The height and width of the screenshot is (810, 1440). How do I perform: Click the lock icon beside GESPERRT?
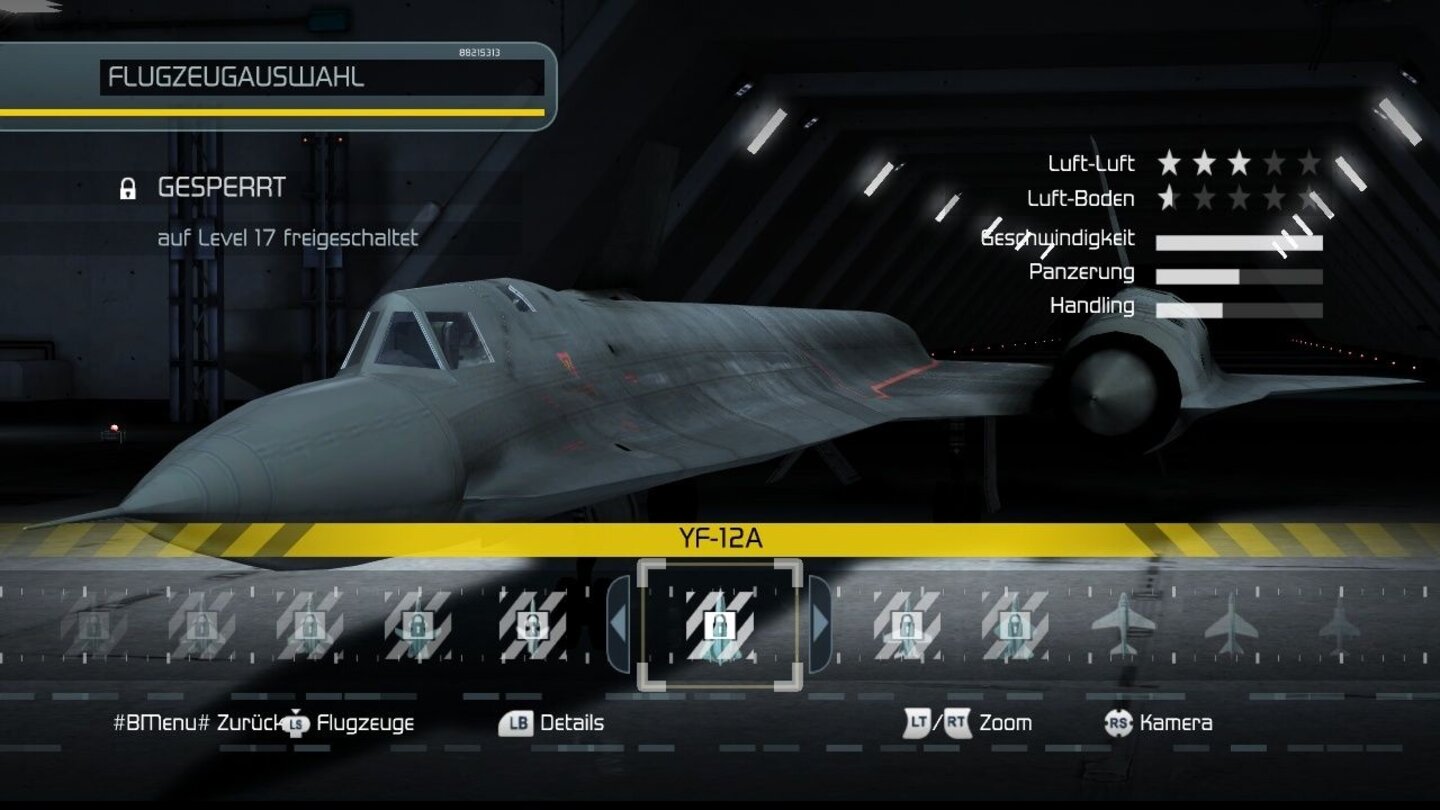coord(128,187)
